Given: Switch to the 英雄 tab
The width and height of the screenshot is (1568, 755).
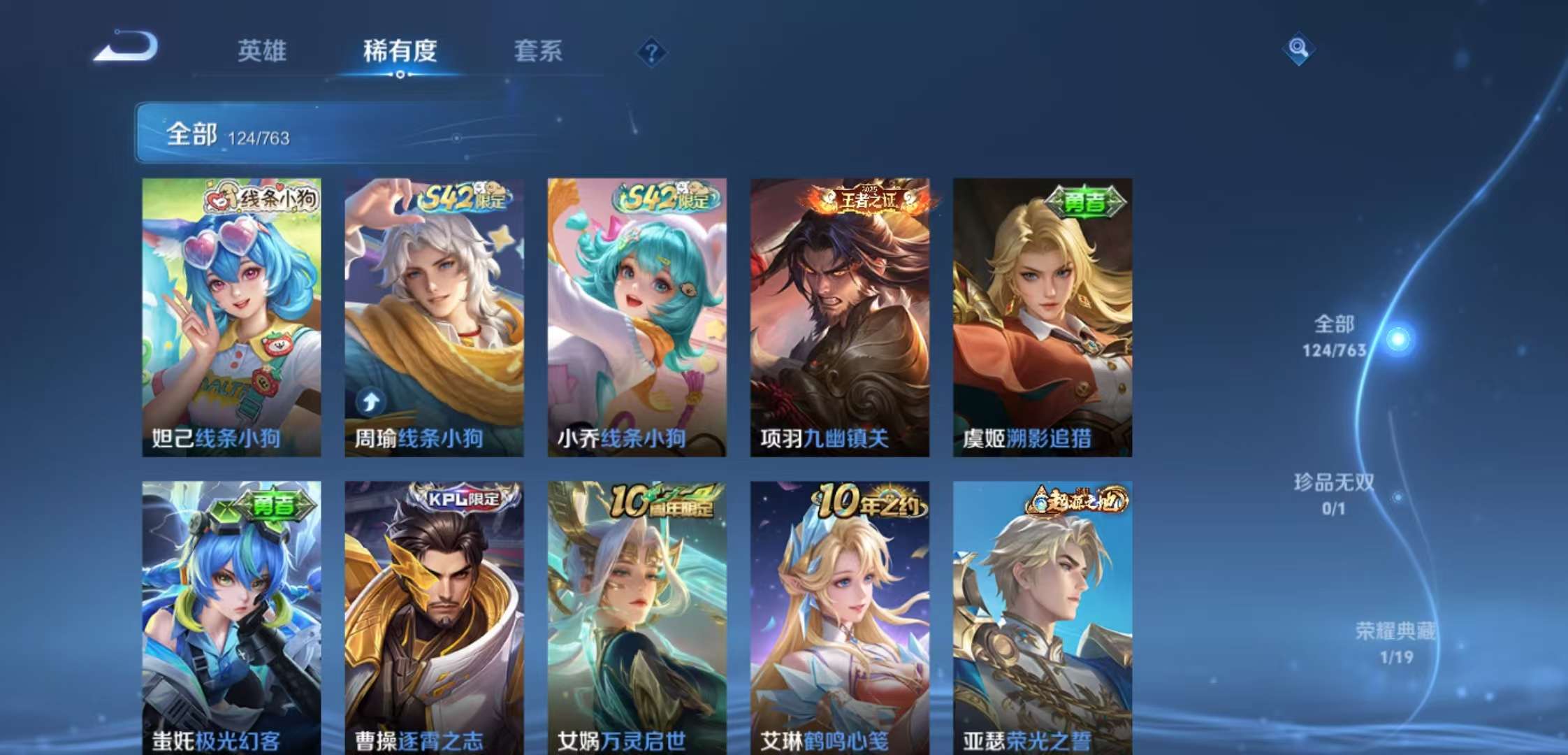Looking at the screenshot, I should tap(262, 52).
